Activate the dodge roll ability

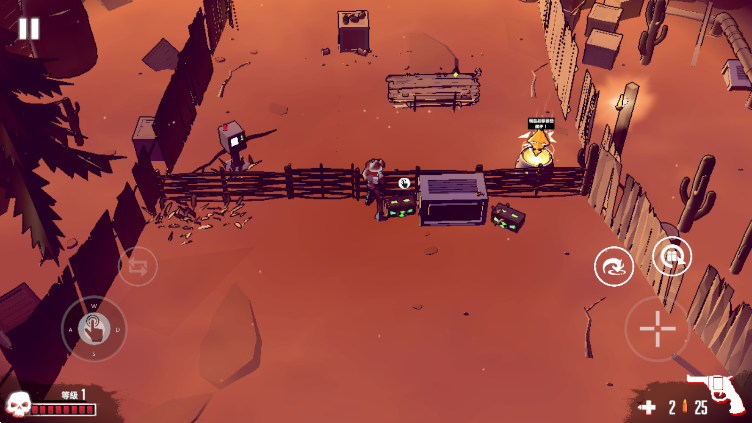pyautogui.click(x=613, y=267)
